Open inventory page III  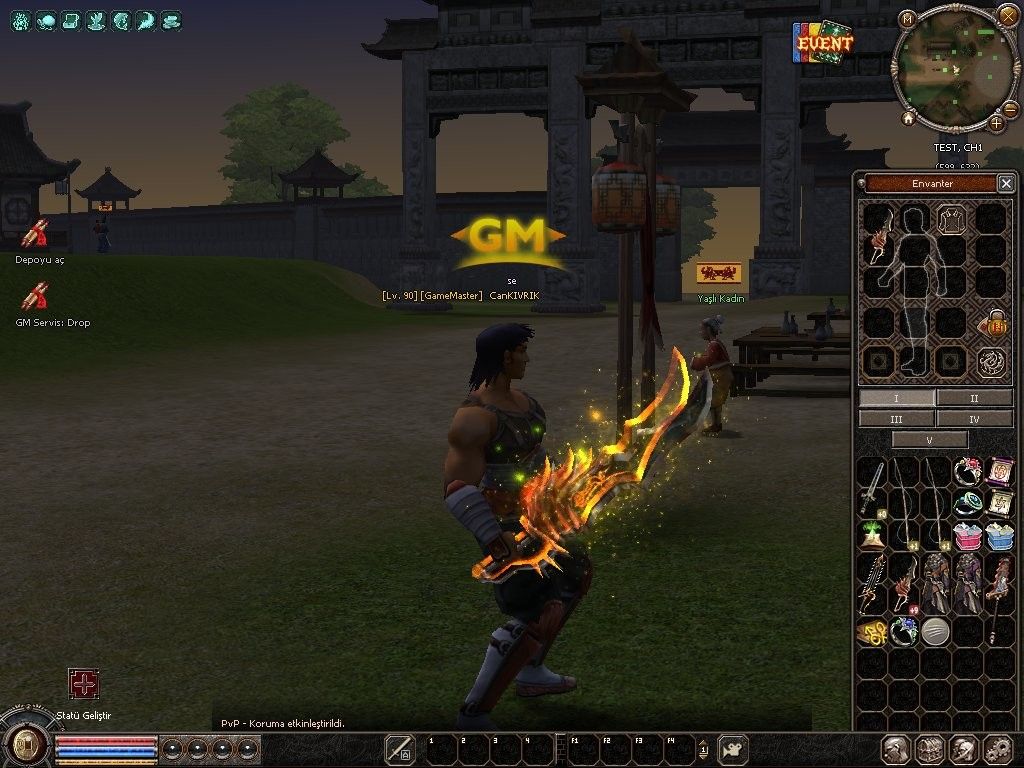coord(896,419)
